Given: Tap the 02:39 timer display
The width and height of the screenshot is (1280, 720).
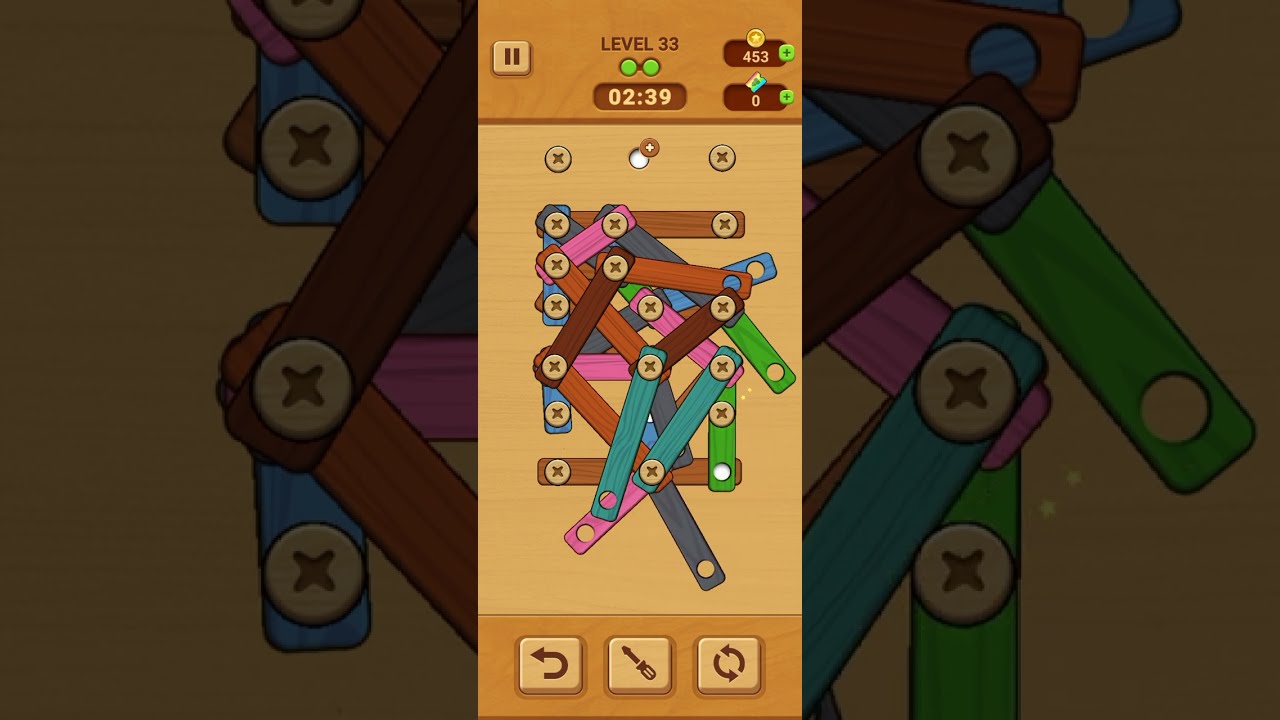Looking at the screenshot, I should pyautogui.click(x=641, y=96).
